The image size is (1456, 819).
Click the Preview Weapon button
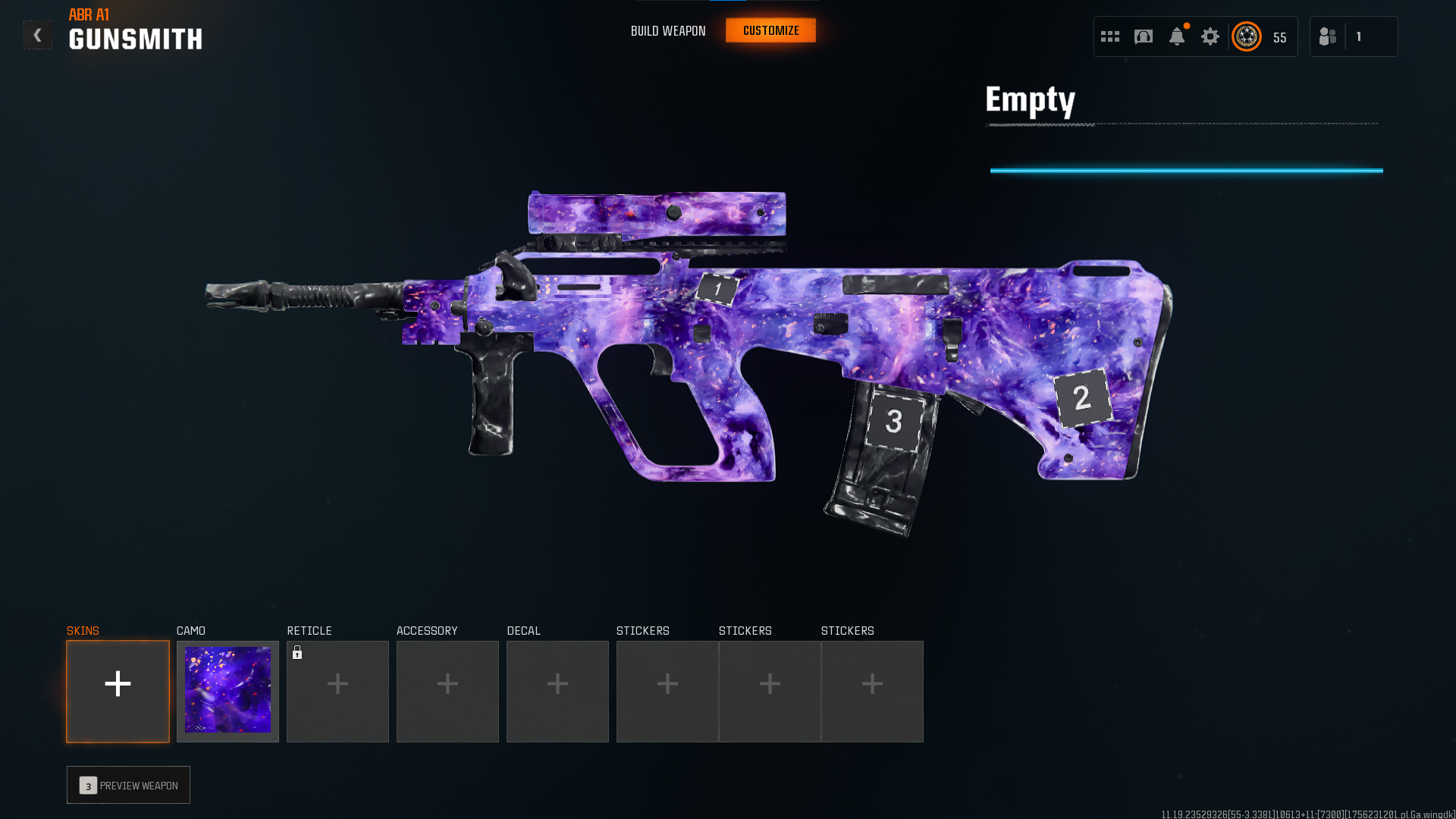[128, 785]
